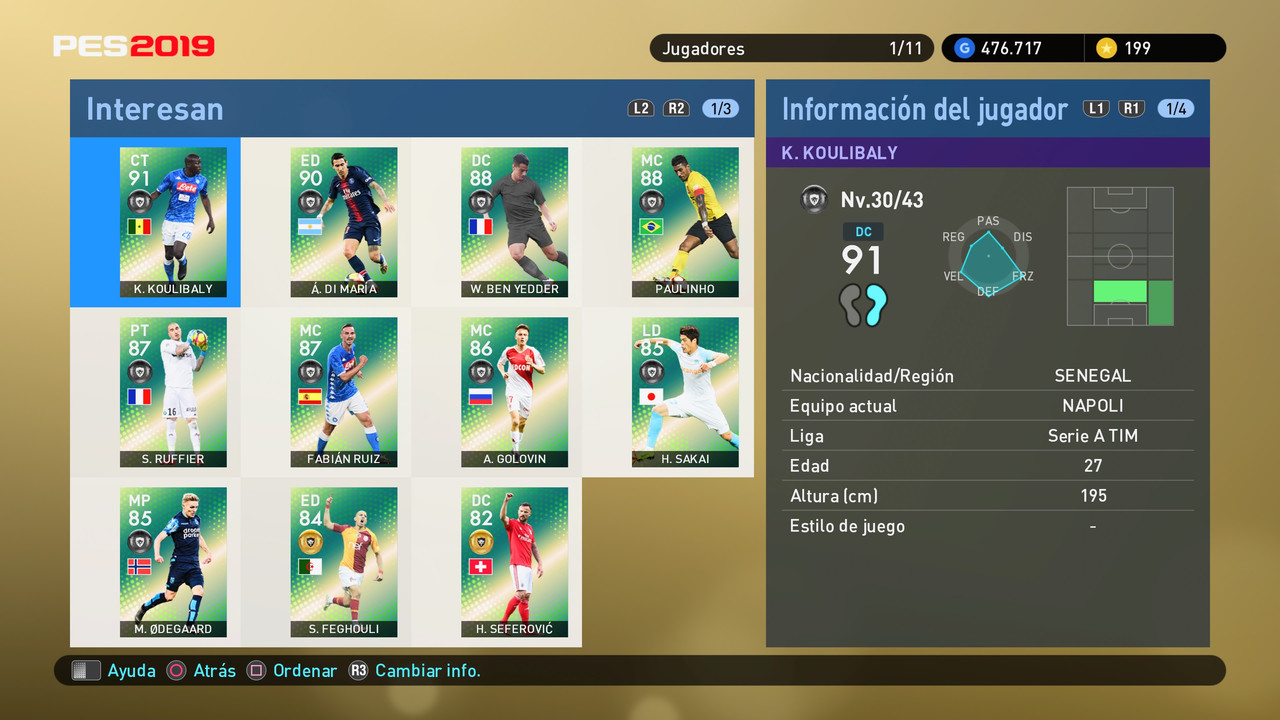Click the R1 info panel icon
This screenshot has width=1280, height=720.
pyautogui.click(x=1131, y=109)
